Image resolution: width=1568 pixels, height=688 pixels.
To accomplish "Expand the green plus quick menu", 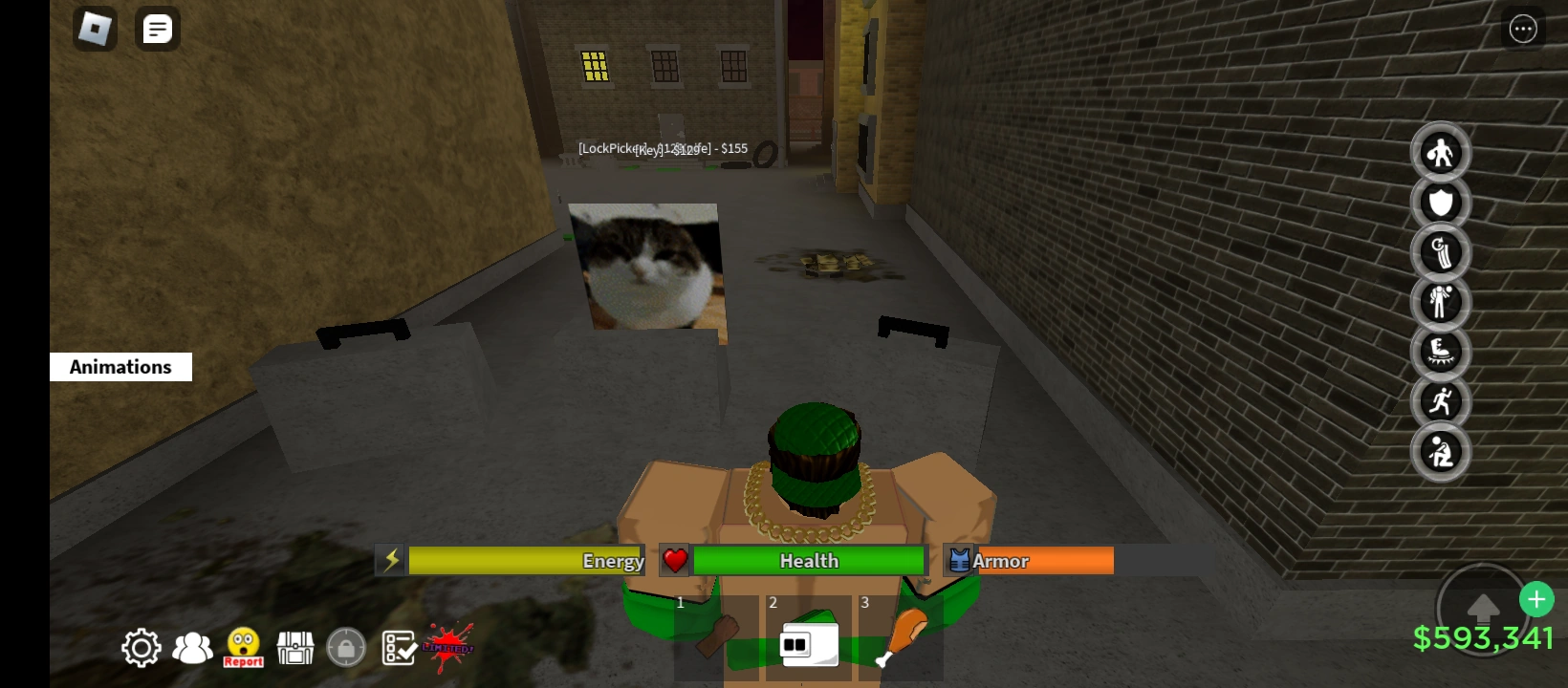I will (1536, 599).
